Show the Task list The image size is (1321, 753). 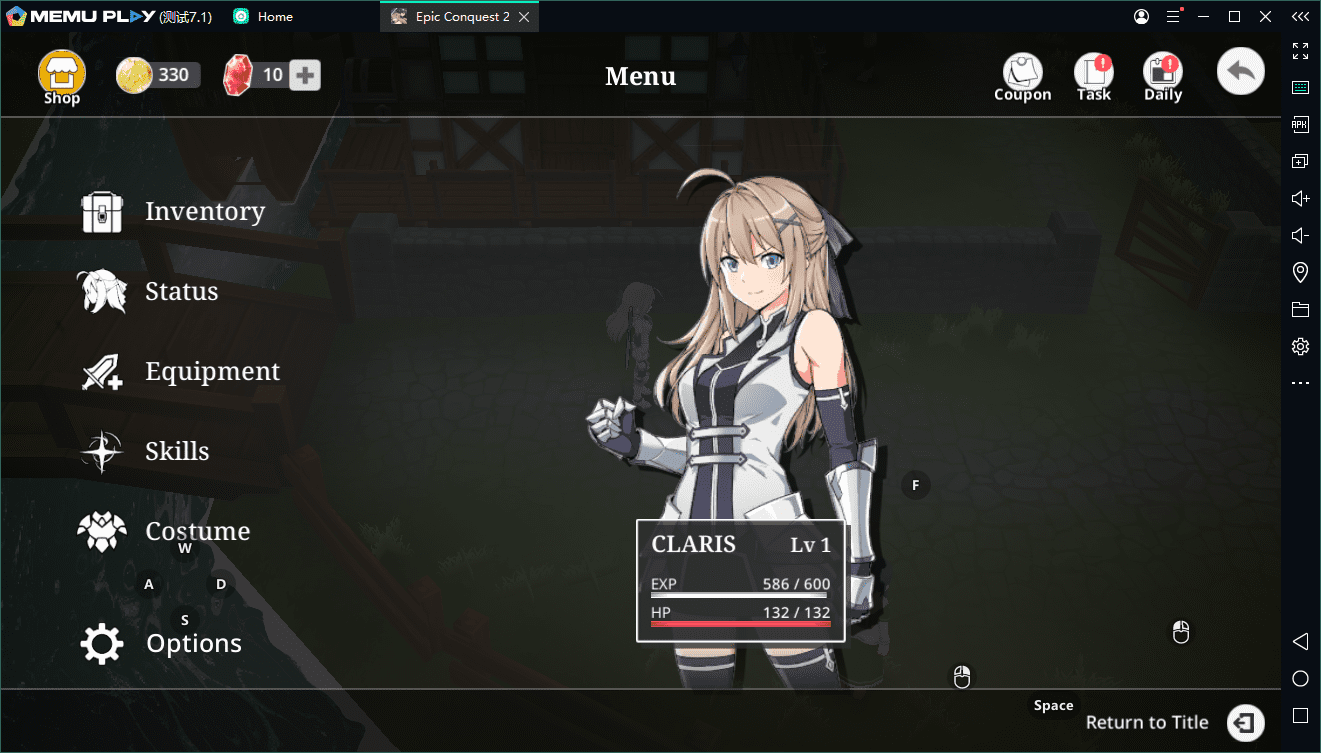pyautogui.click(x=1094, y=78)
